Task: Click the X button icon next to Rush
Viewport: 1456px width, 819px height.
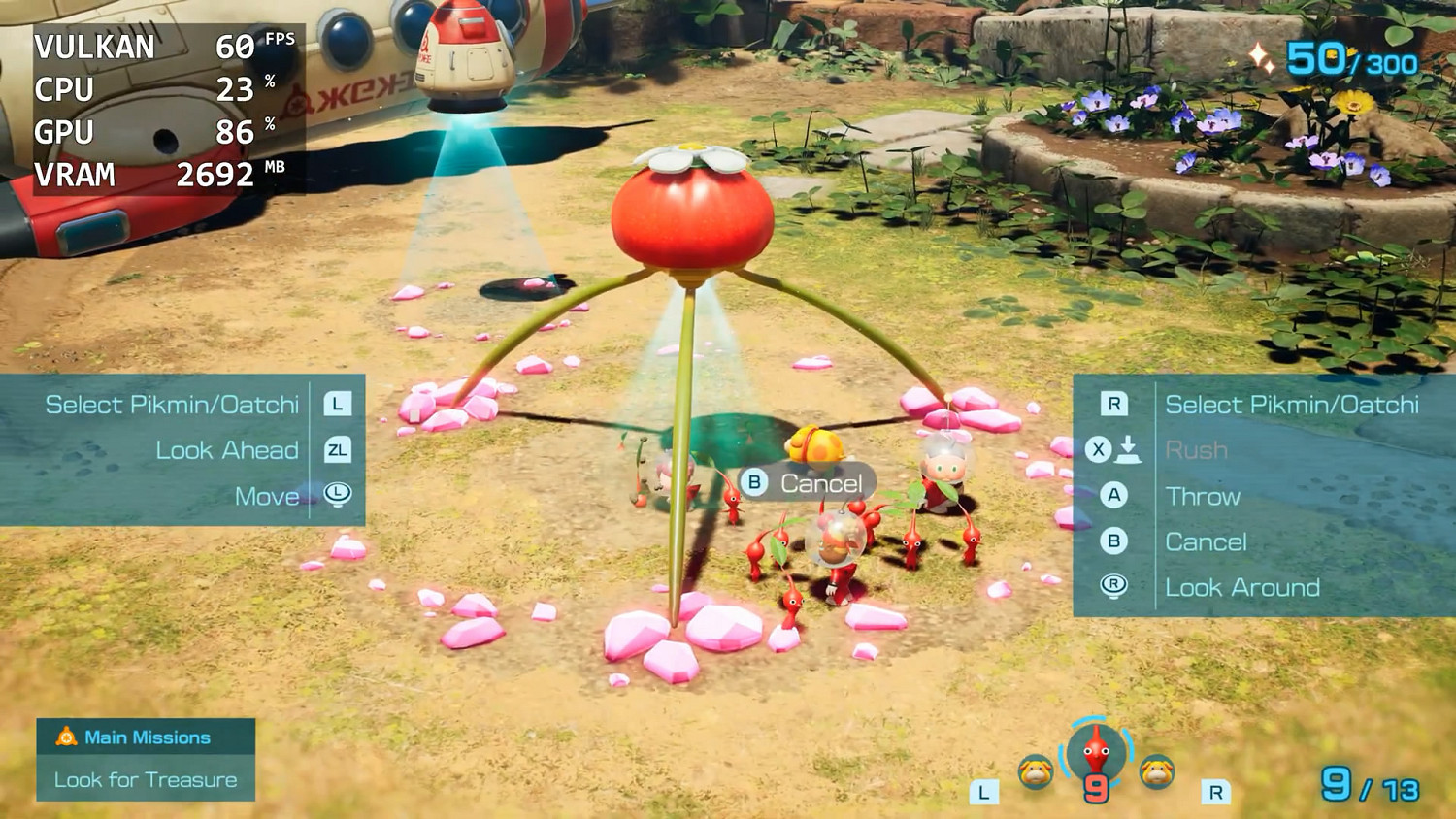Action: (1096, 450)
